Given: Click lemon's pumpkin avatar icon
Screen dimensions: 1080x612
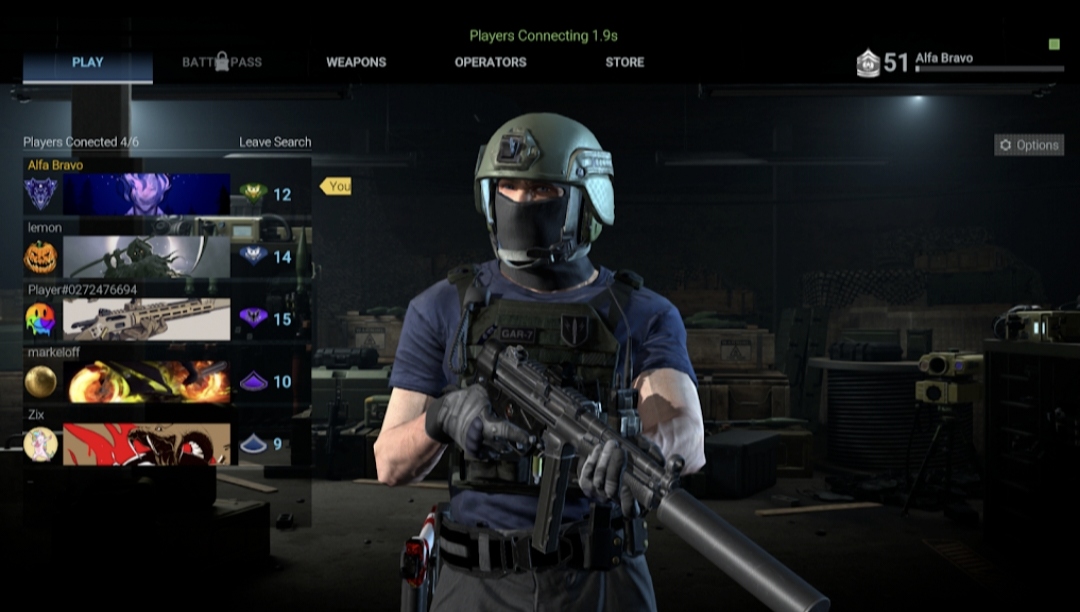Looking at the screenshot, I should [41, 257].
